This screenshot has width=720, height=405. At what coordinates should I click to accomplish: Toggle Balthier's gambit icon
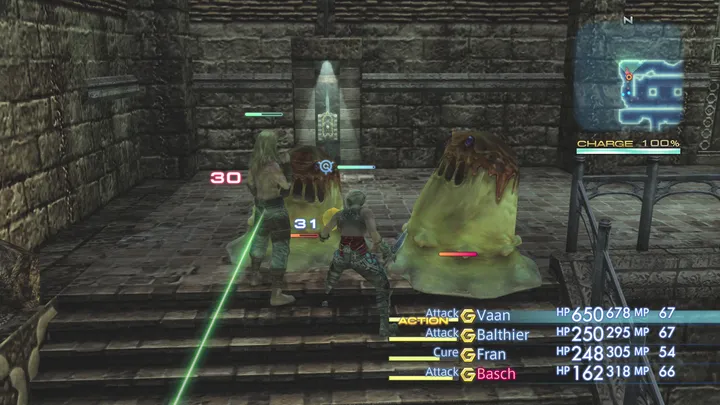467,335
